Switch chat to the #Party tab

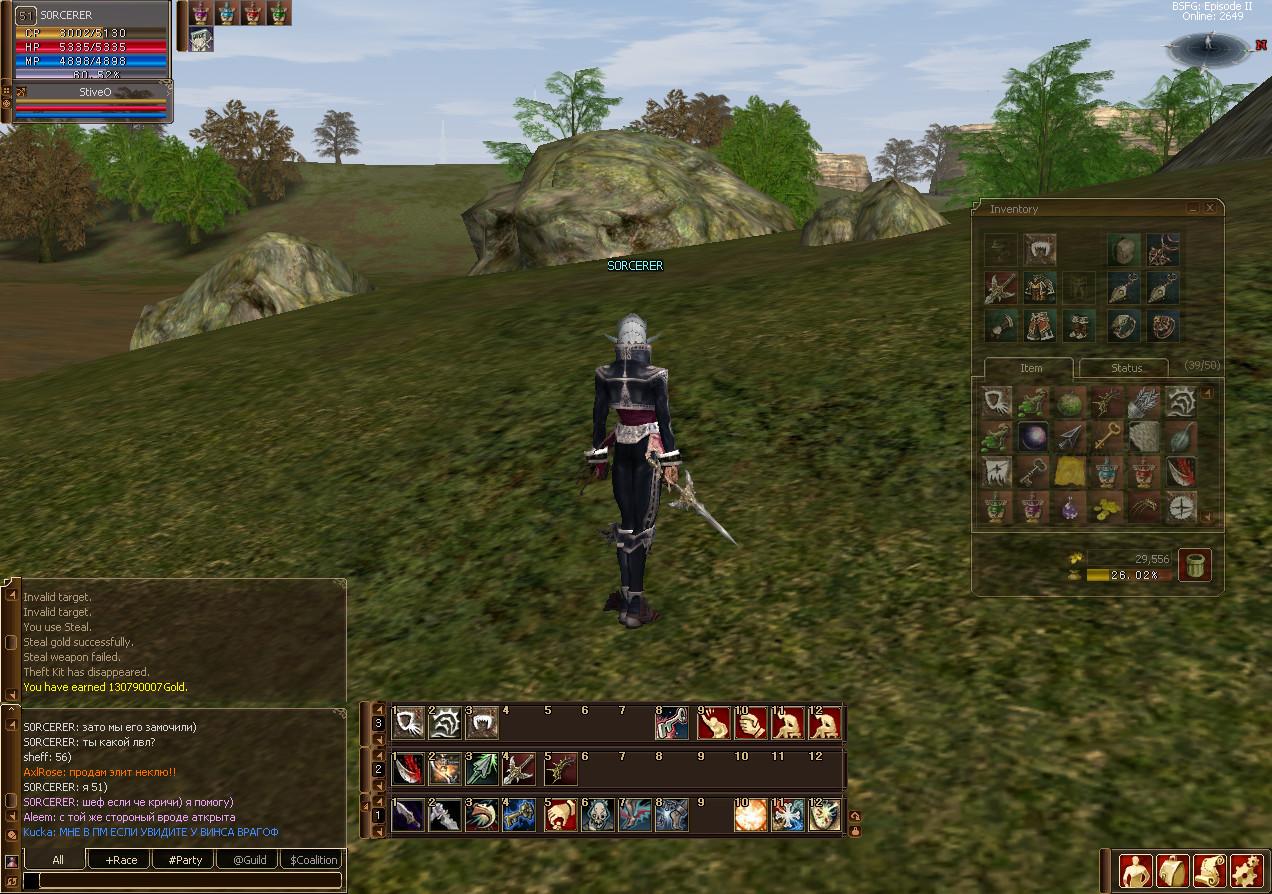click(185, 859)
